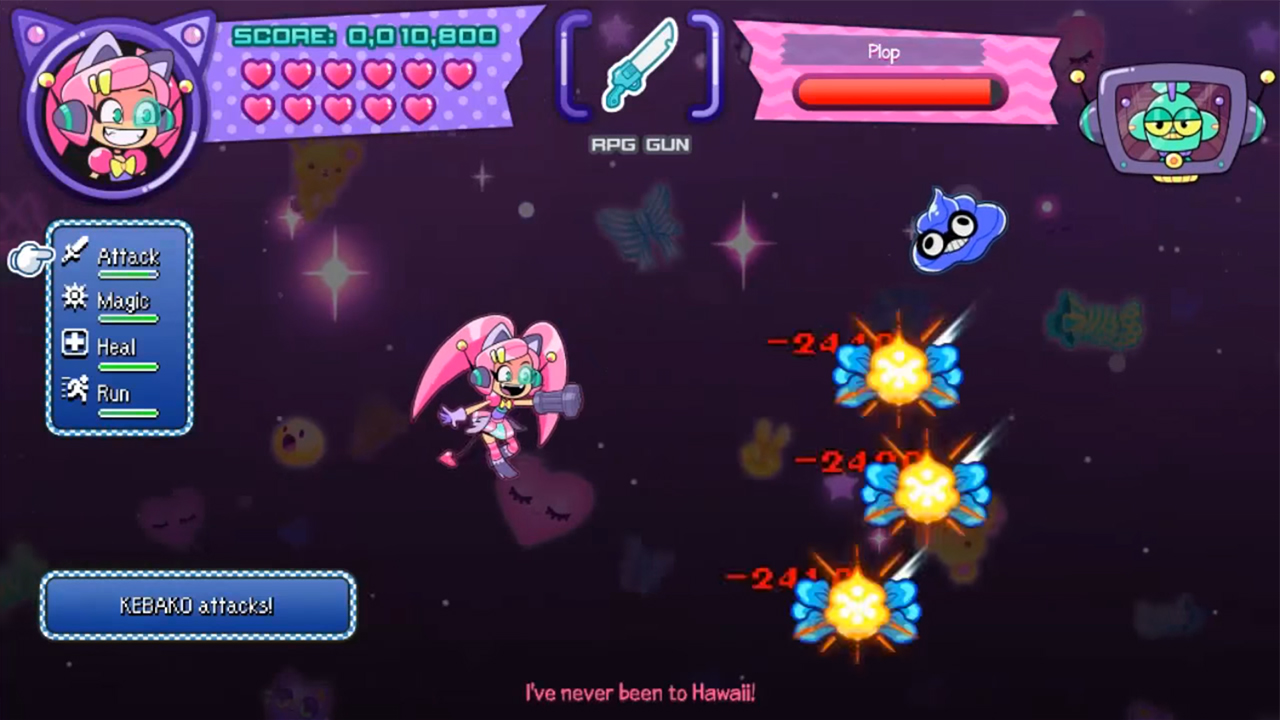Select the Attack command text

coord(128,257)
